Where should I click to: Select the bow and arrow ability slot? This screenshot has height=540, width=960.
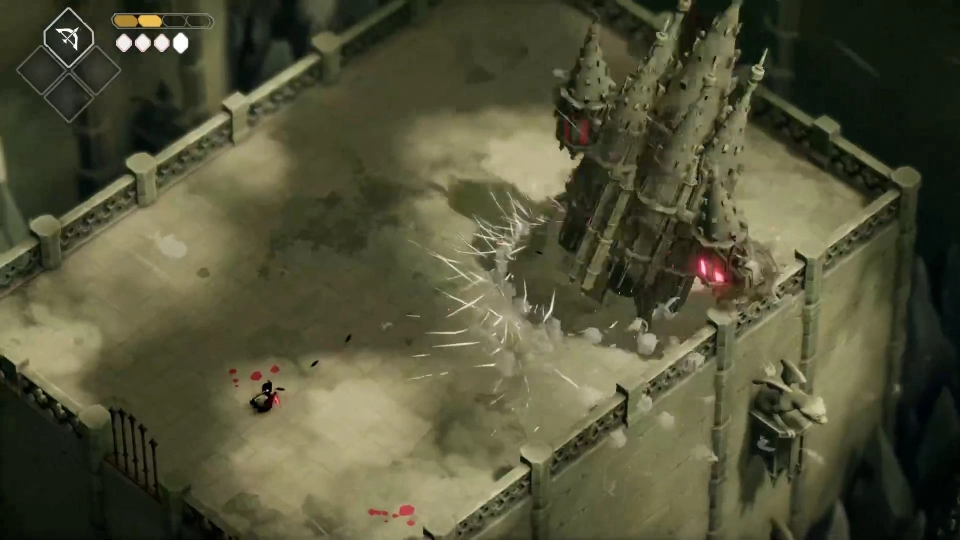pos(68,39)
